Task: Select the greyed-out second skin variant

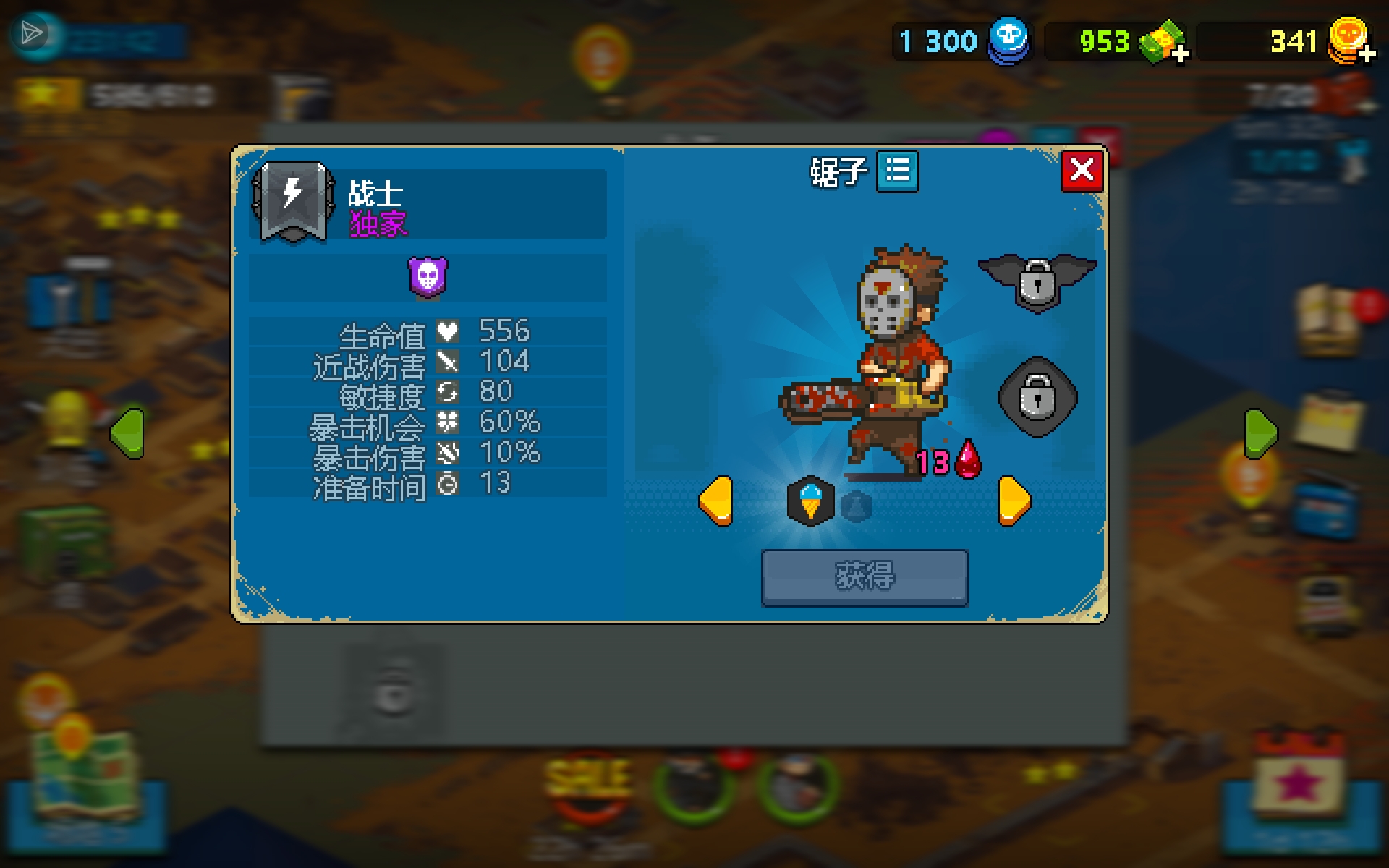Action: [x=857, y=504]
